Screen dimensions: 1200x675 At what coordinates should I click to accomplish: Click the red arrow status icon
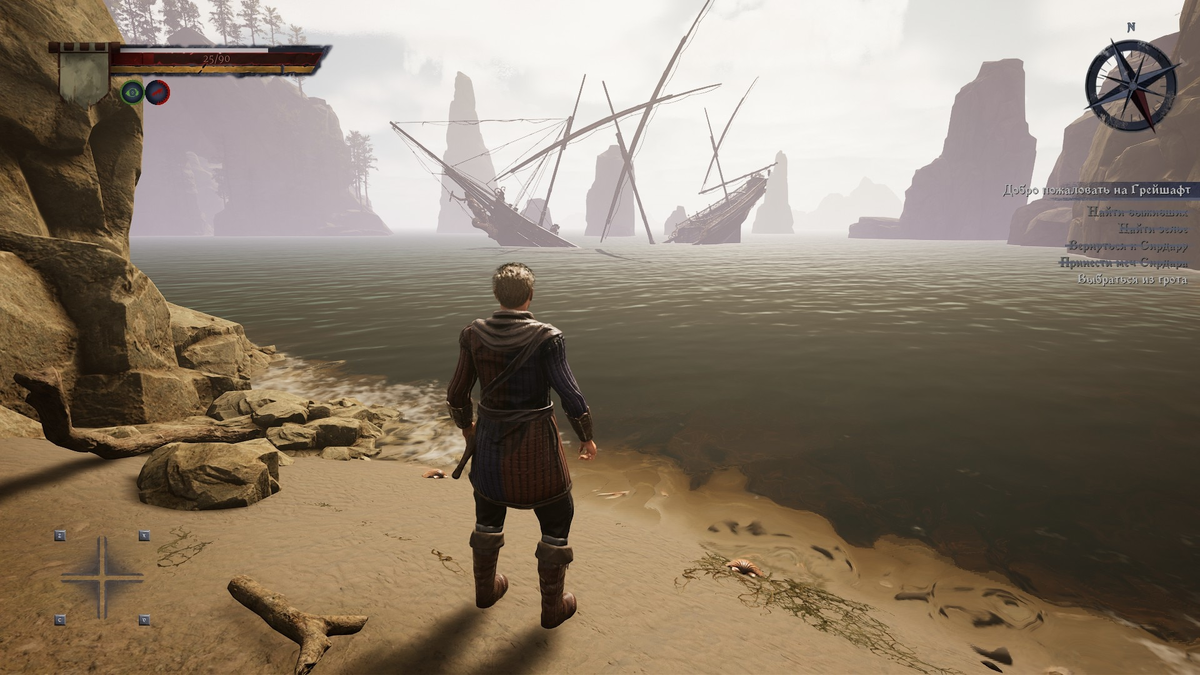point(157,93)
